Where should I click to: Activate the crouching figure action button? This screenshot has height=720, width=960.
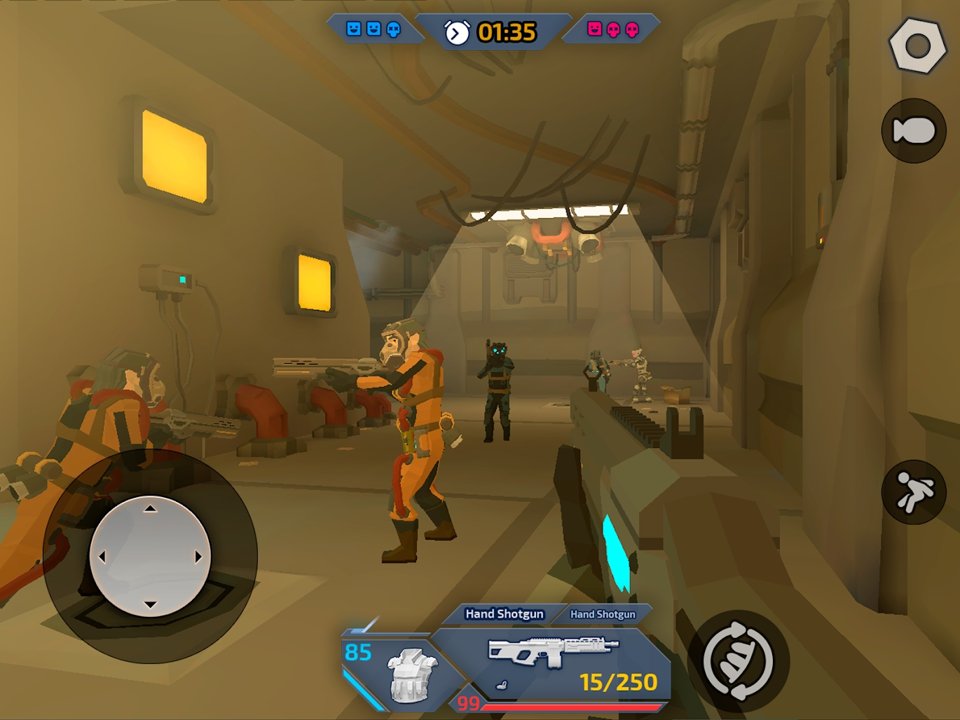tap(913, 492)
